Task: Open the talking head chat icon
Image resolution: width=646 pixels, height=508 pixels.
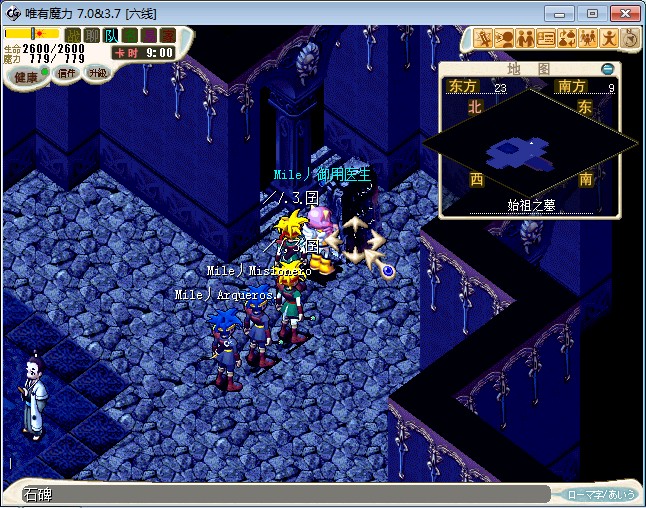Action: point(505,39)
